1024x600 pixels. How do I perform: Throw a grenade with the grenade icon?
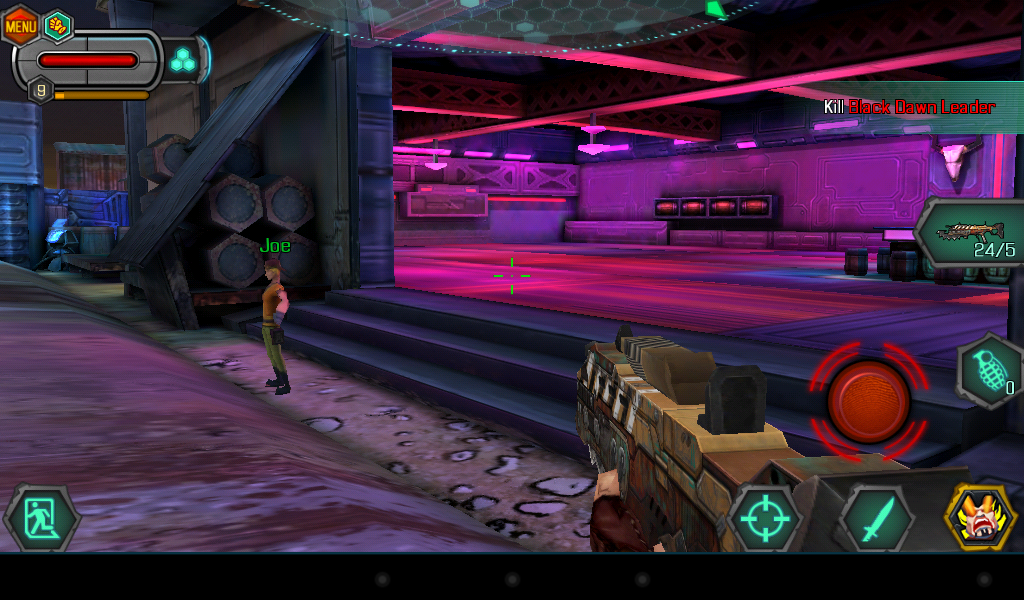989,370
